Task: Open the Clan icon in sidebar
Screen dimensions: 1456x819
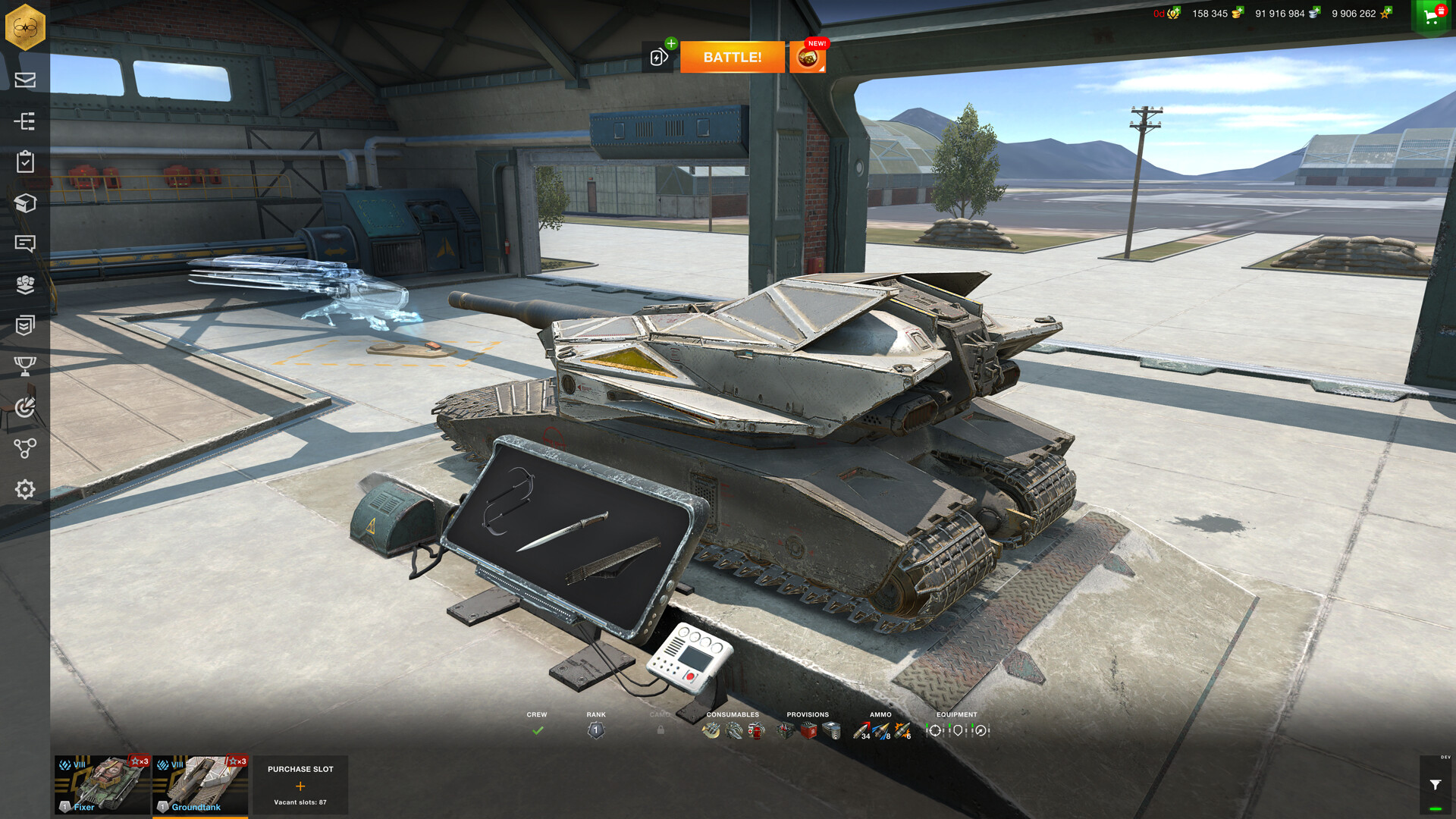Action: click(25, 285)
